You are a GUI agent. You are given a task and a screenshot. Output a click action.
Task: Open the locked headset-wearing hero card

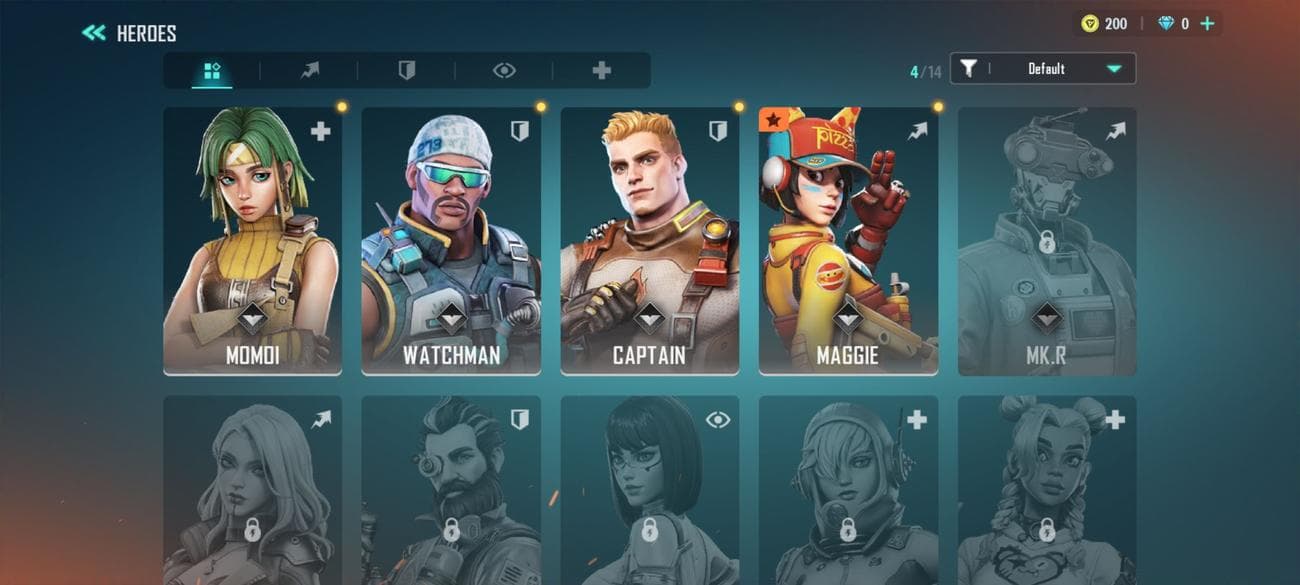pyautogui.click(x=848, y=490)
